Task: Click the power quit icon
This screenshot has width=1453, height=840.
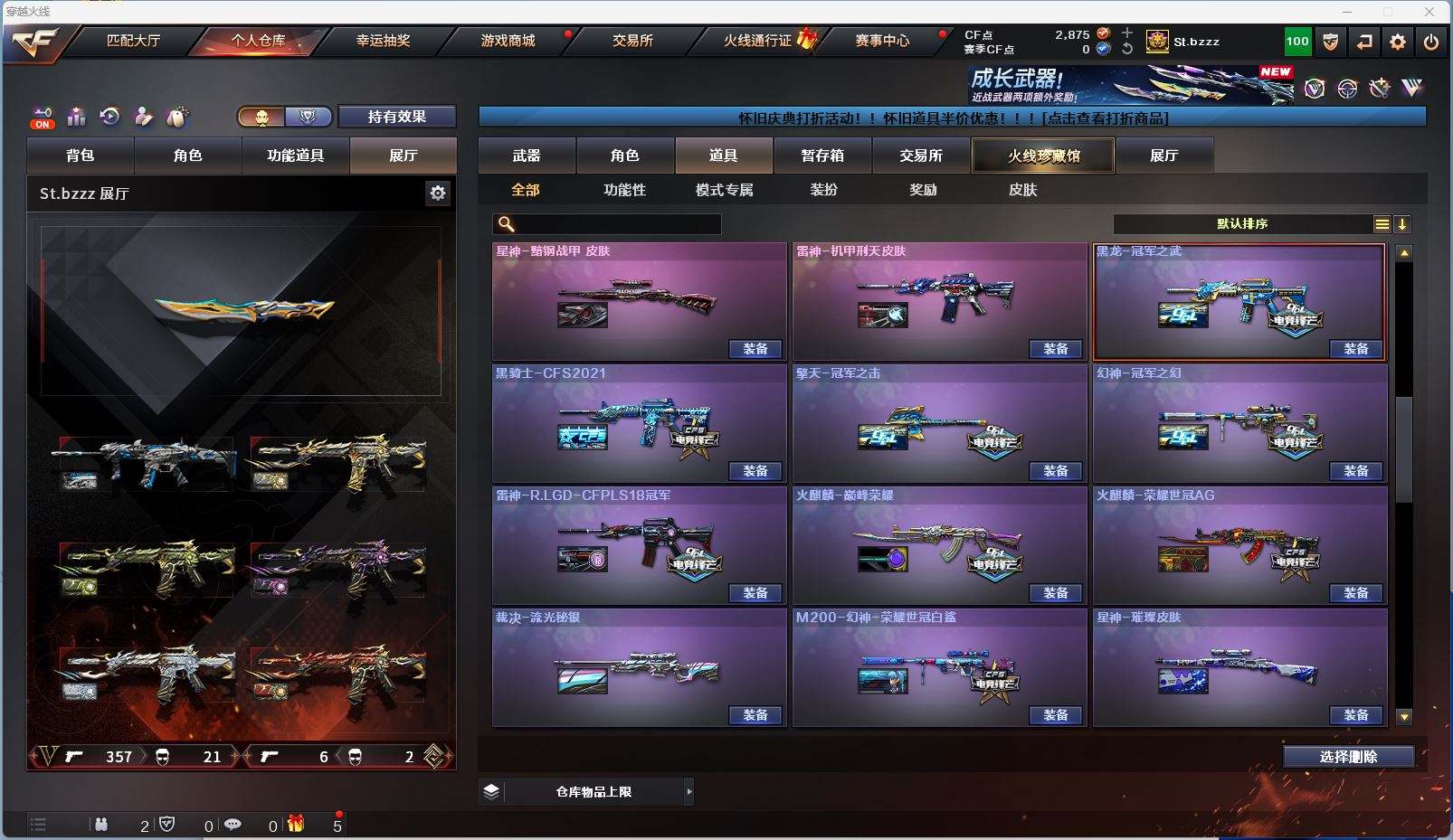Action: tap(1430, 42)
